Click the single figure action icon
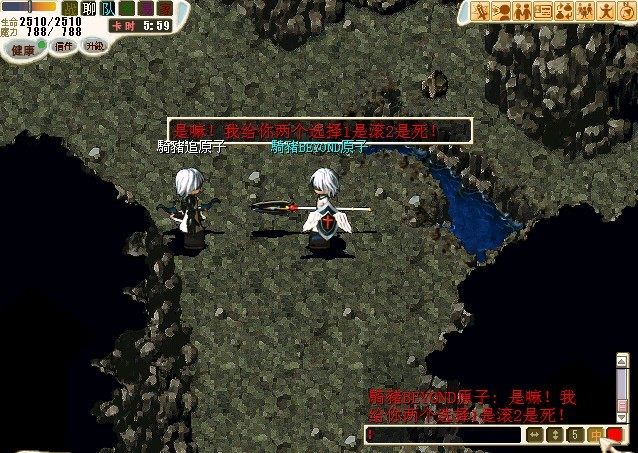 pyautogui.click(x=604, y=11)
